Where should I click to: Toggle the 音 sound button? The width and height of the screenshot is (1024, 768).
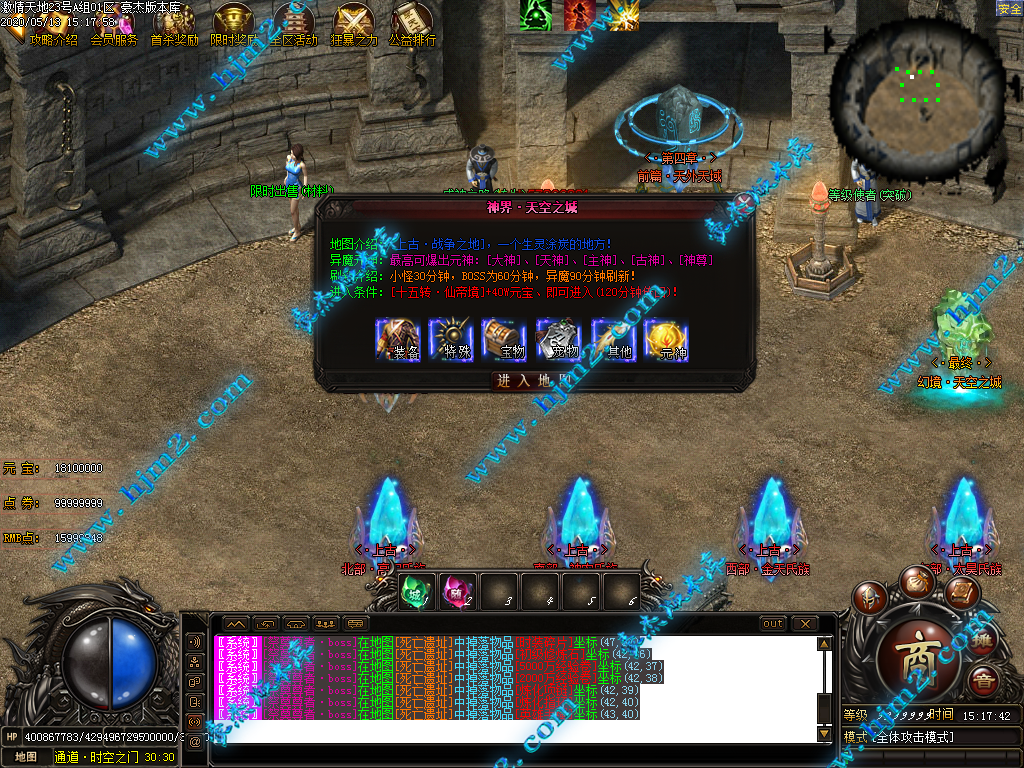coord(984,682)
